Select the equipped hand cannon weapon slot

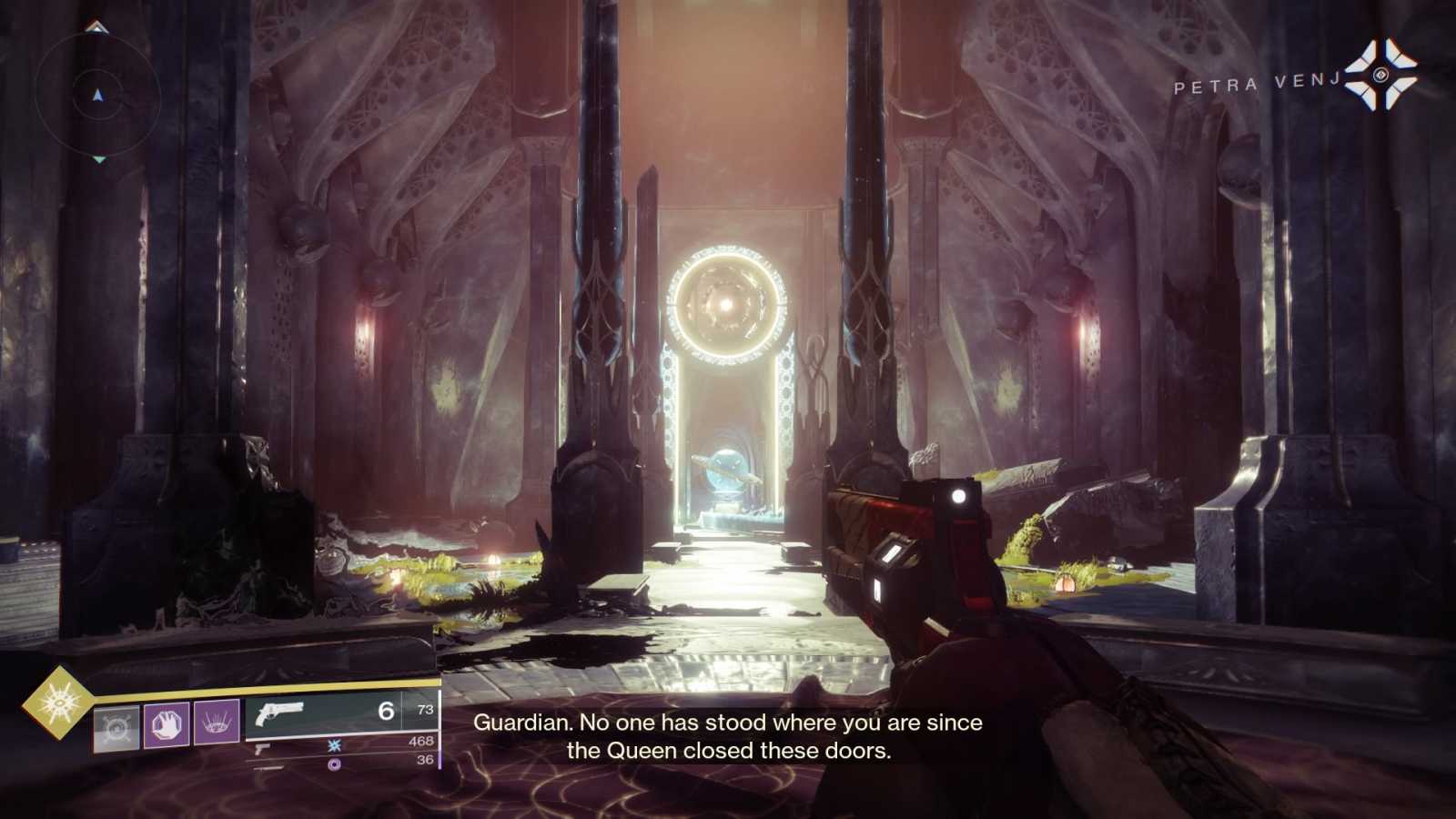click(x=341, y=712)
